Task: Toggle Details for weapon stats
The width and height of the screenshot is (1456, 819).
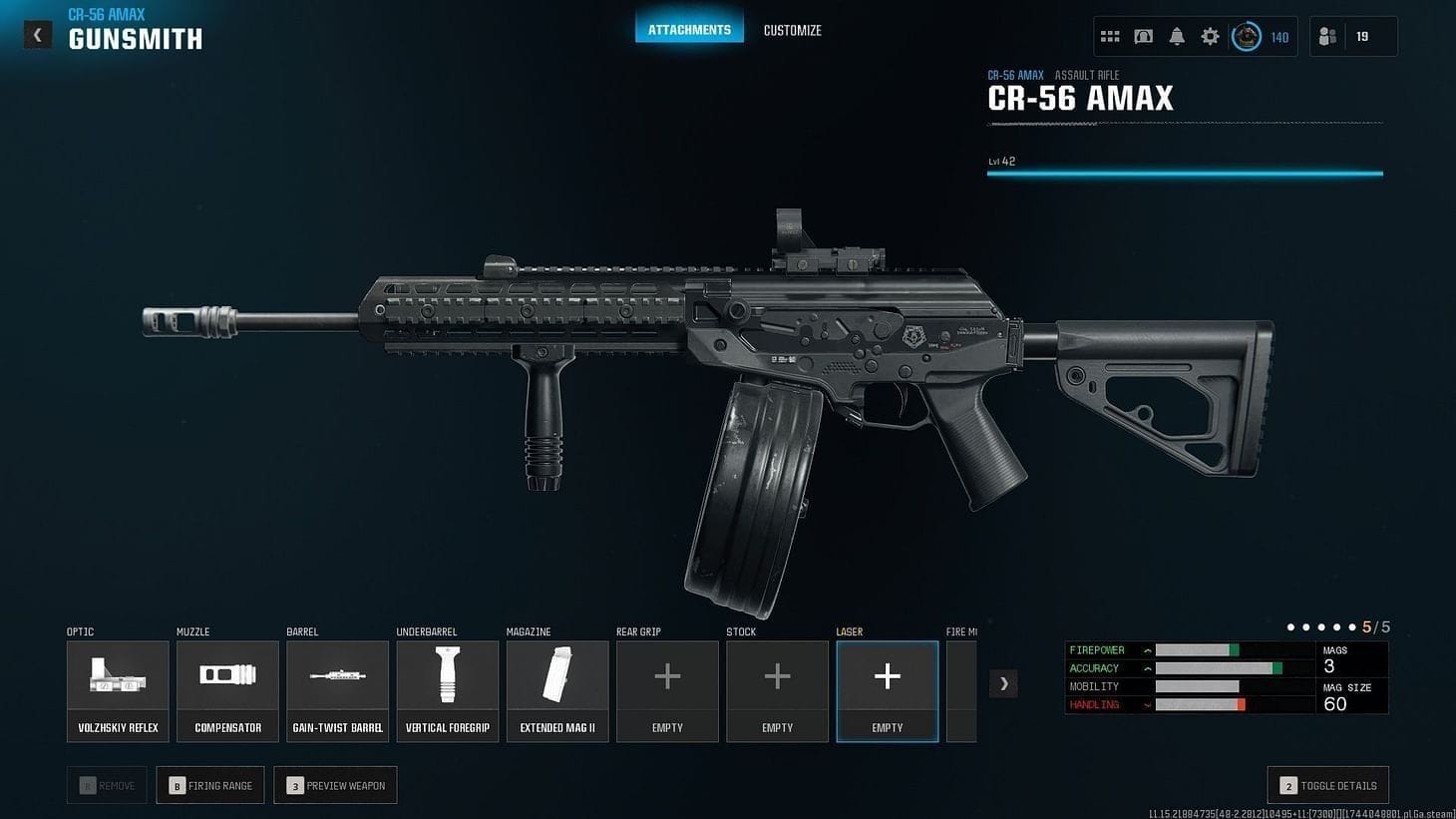Action: click(x=1327, y=785)
